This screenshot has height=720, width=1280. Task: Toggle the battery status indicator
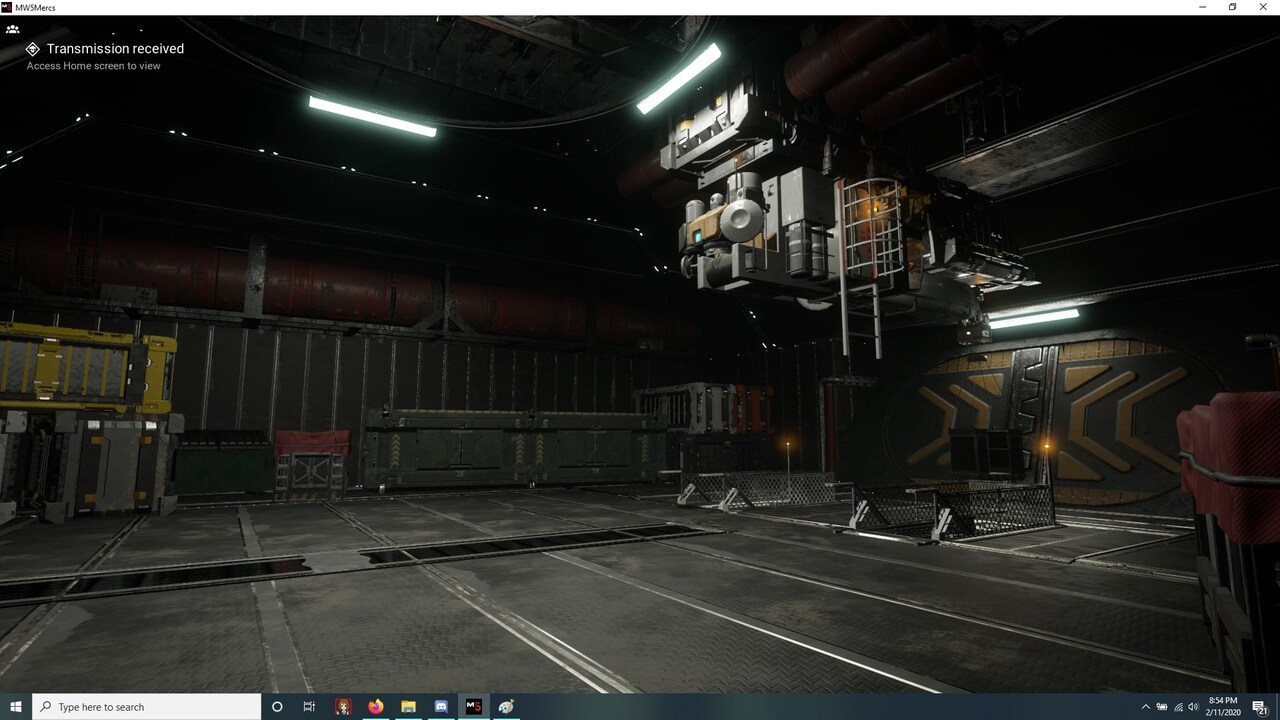1163,707
